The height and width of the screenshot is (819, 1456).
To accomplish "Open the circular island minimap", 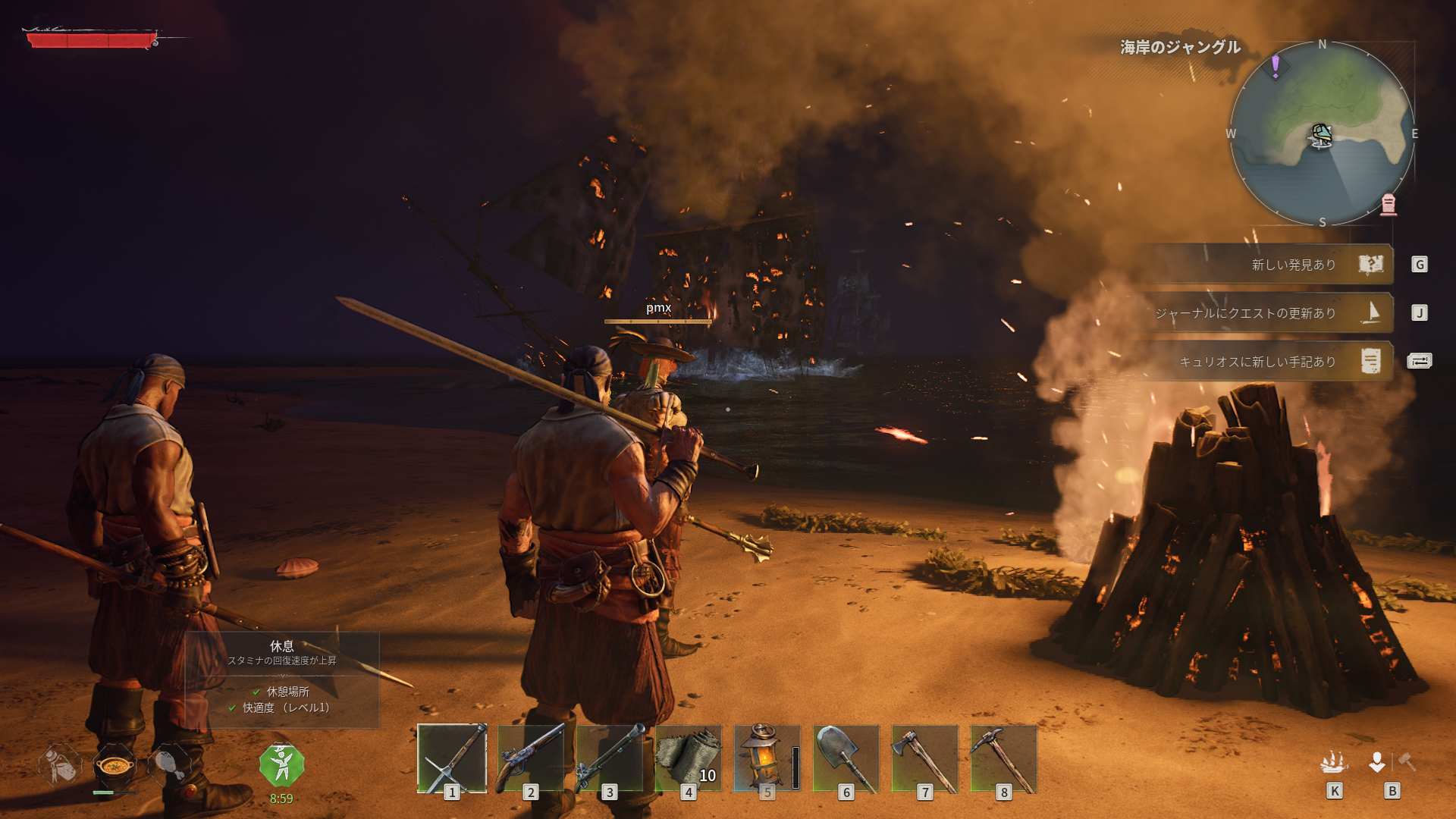I will 1322,133.
